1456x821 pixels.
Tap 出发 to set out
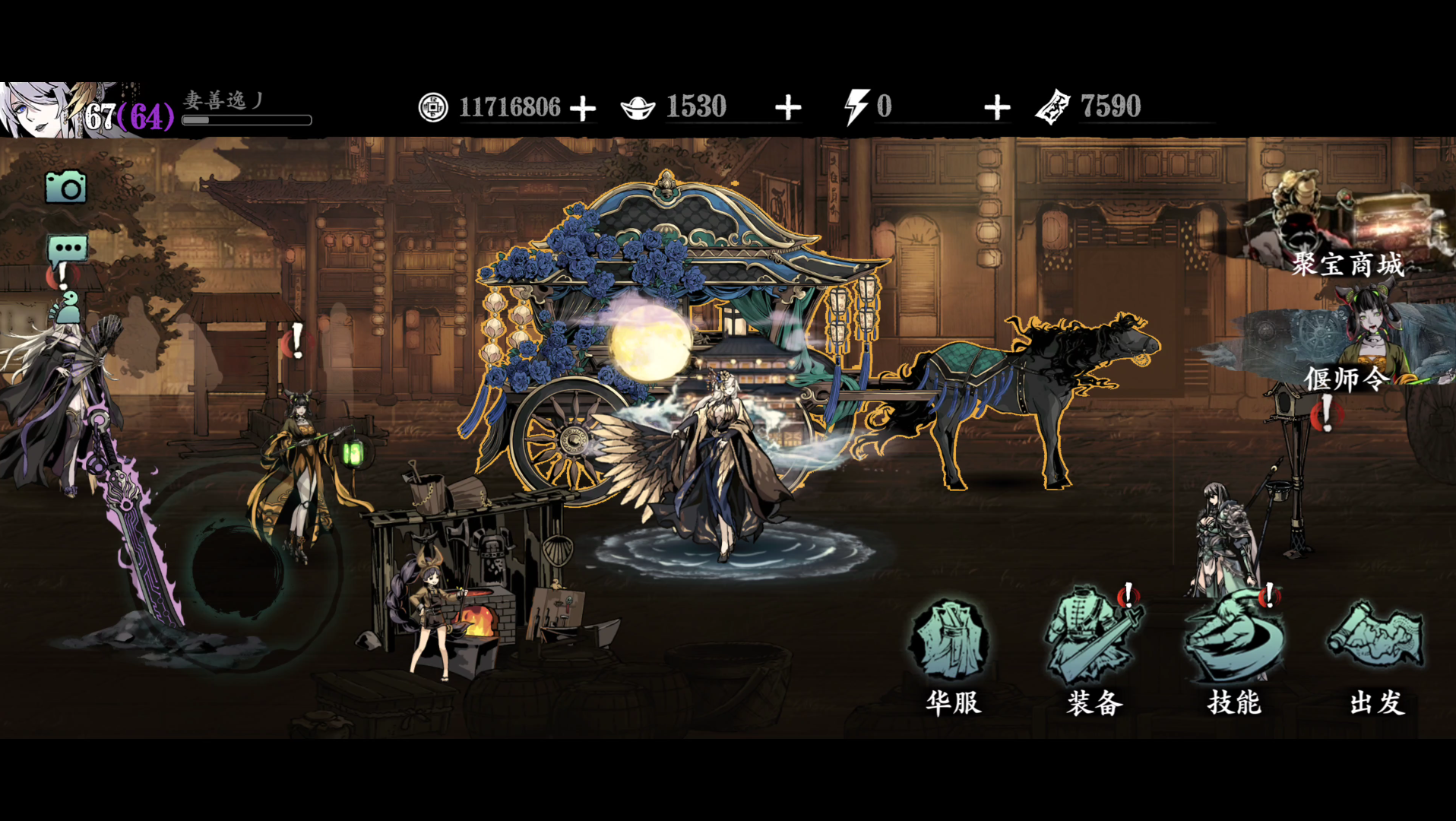click(x=1375, y=655)
